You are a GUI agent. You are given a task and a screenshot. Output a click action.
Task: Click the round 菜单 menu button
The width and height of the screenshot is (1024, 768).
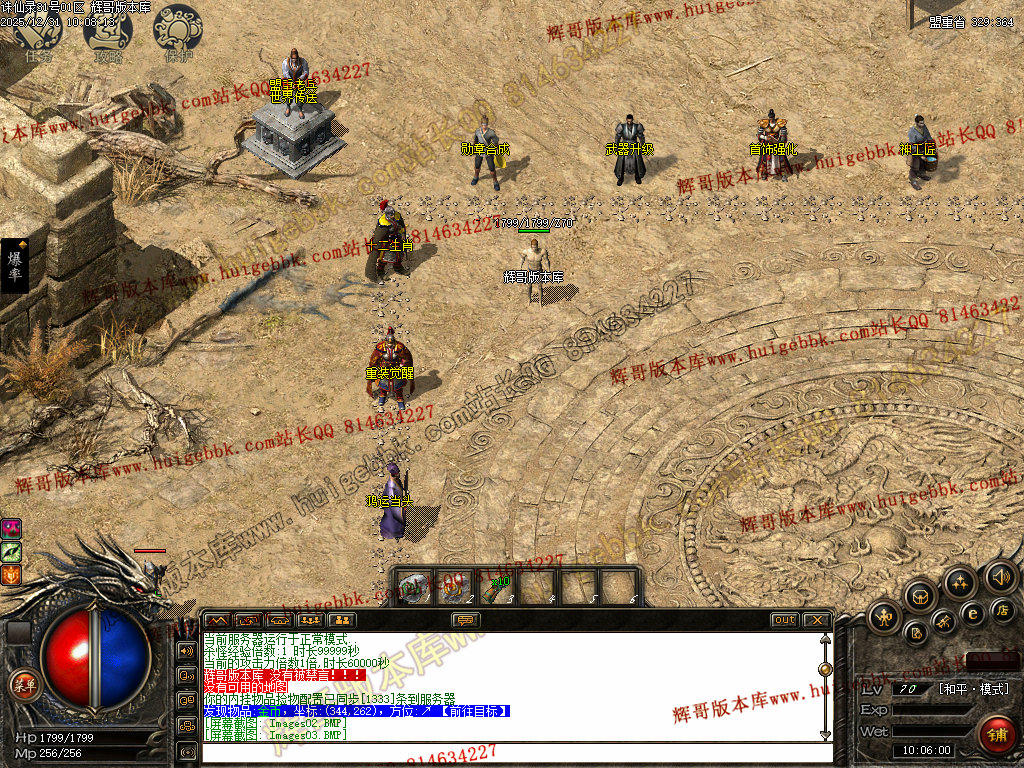coord(23,684)
